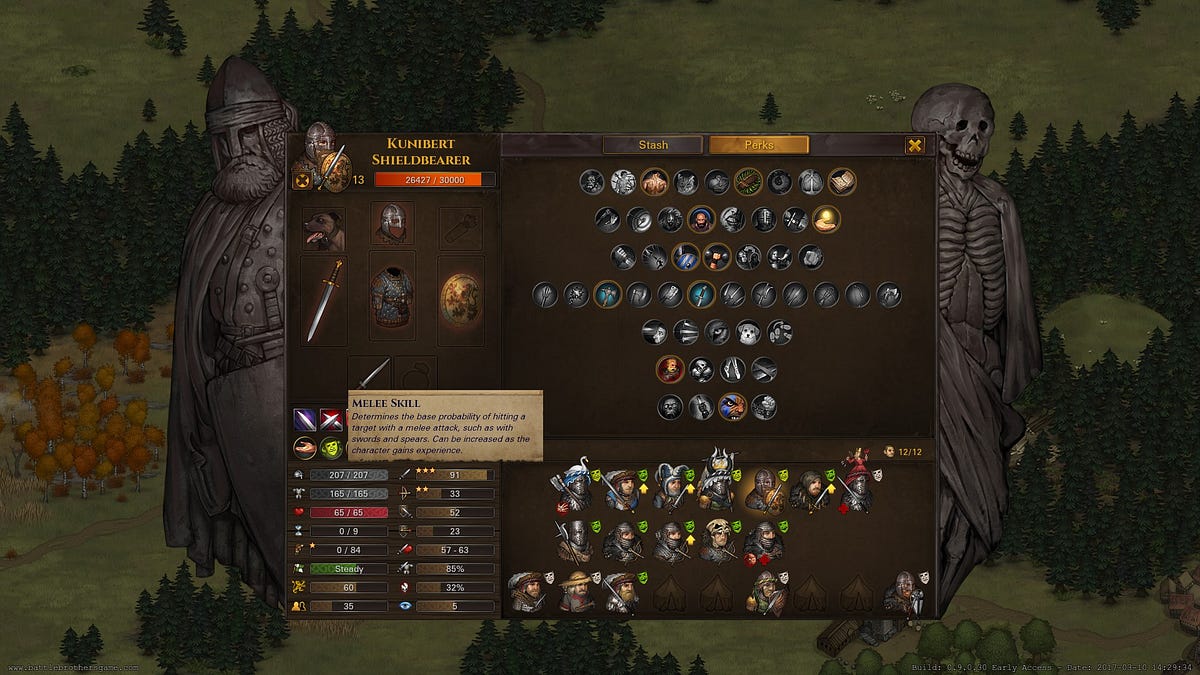The width and height of the screenshot is (1200, 675).
Task: Select the equipped sword in main hand
Action: 324,300
